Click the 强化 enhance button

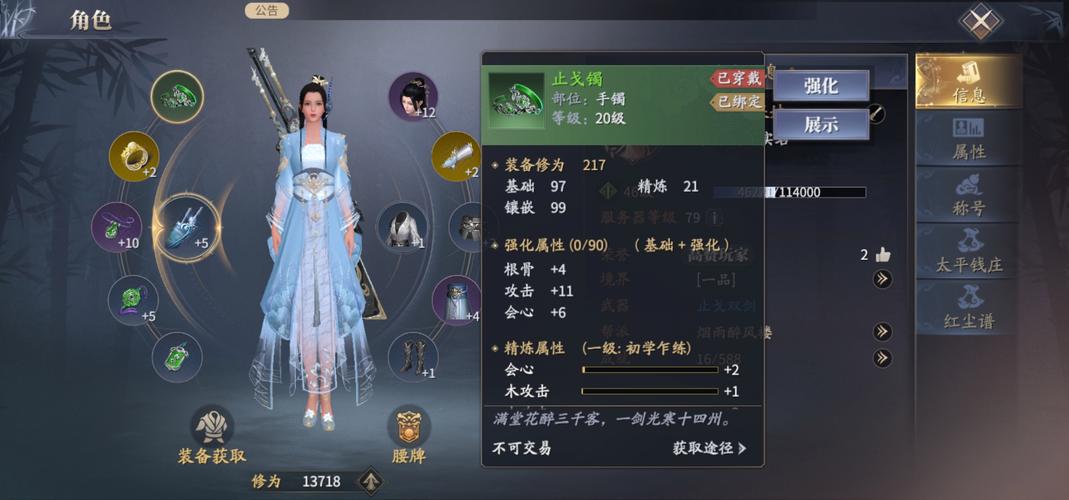(820, 86)
